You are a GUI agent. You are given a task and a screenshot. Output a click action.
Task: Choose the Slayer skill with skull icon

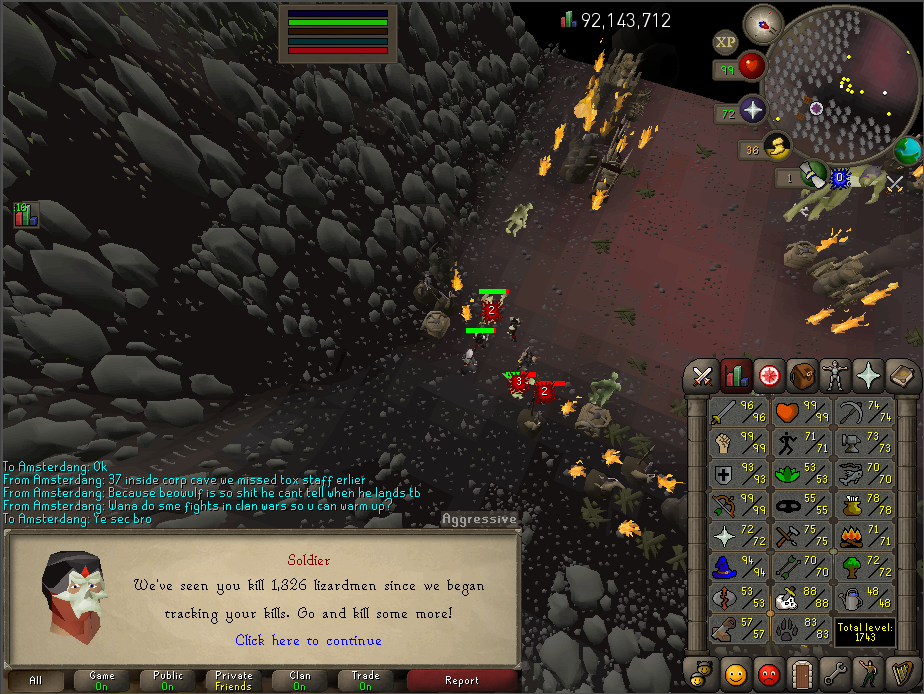coord(800,598)
